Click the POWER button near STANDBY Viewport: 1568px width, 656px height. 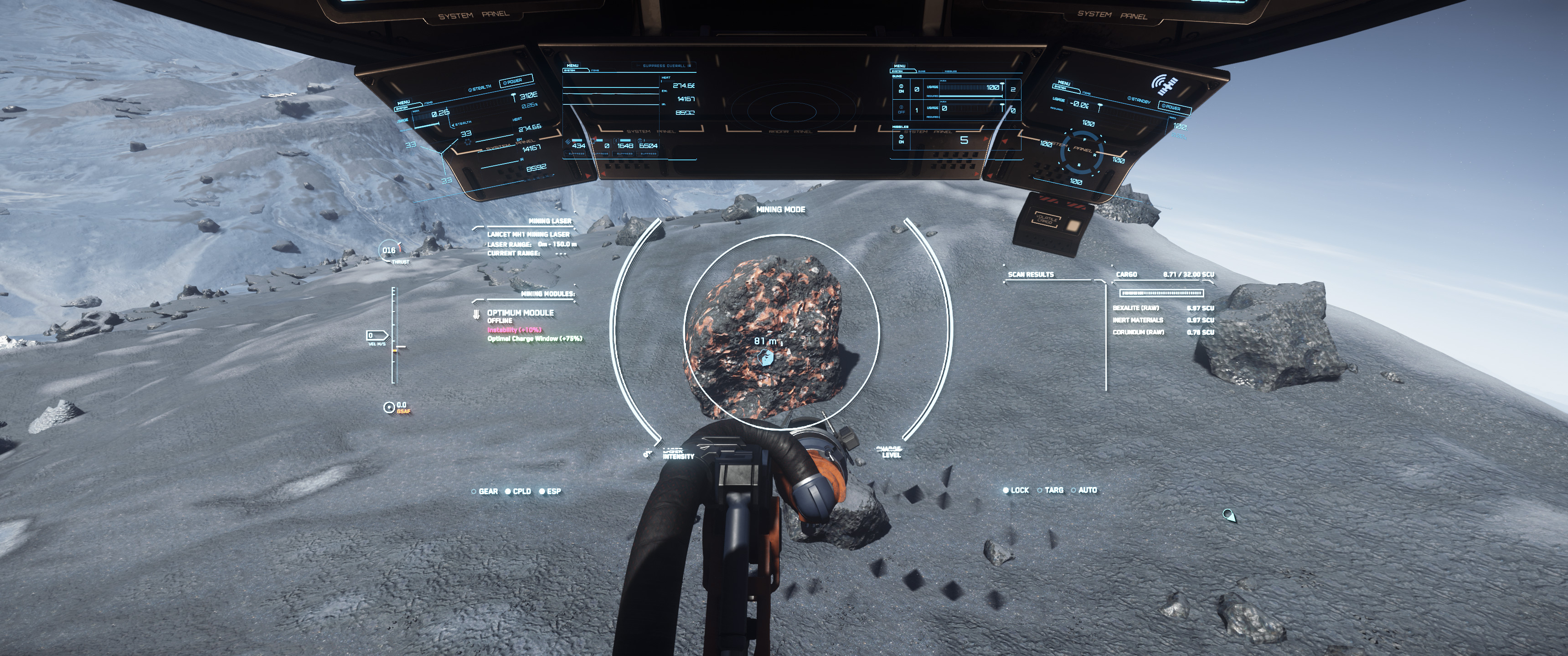pos(1171,108)
